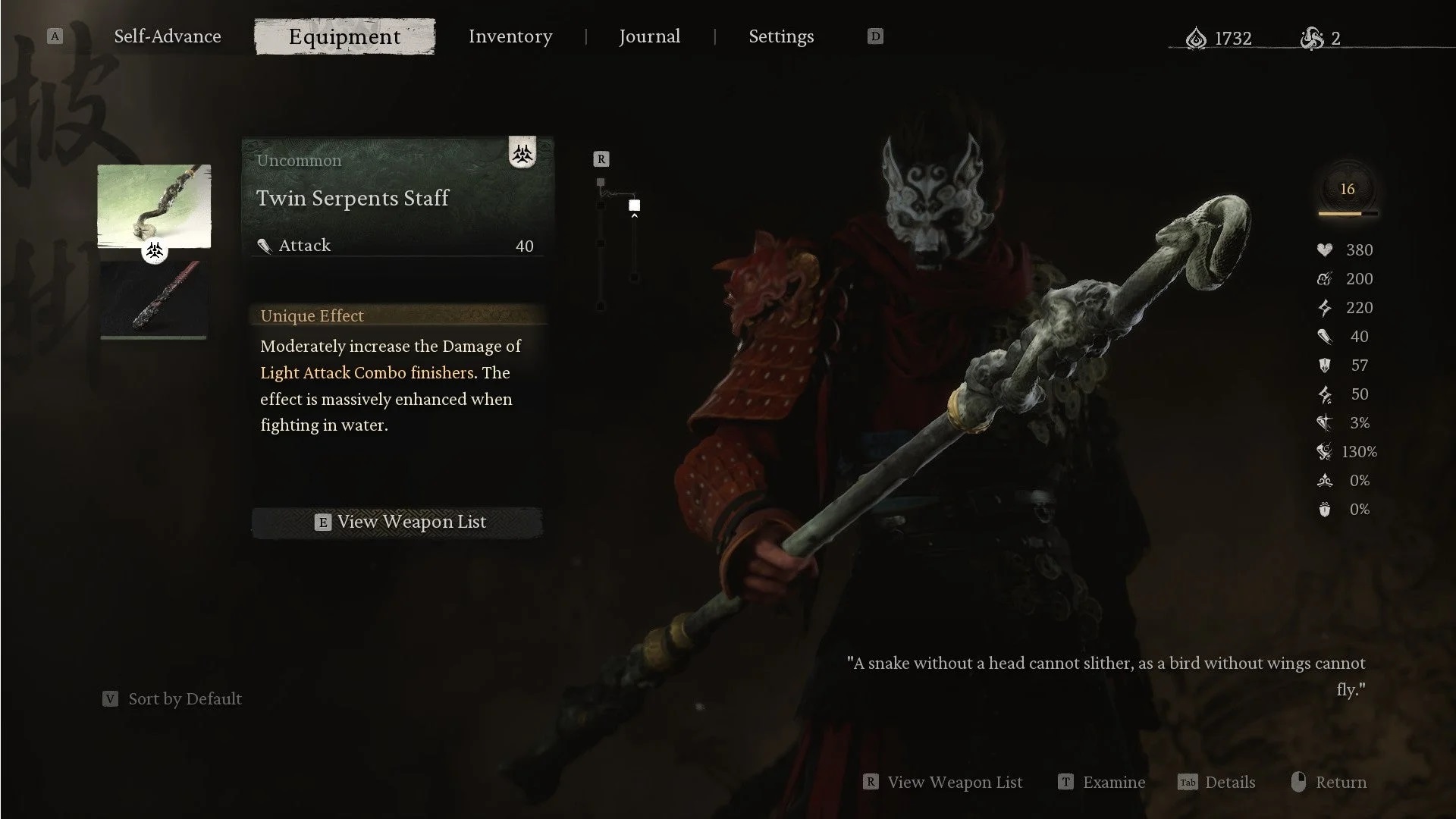Click the level 16 character badge
Image resolution: width=1456 pixels, height=819 pixels.
pos(1347,190)
